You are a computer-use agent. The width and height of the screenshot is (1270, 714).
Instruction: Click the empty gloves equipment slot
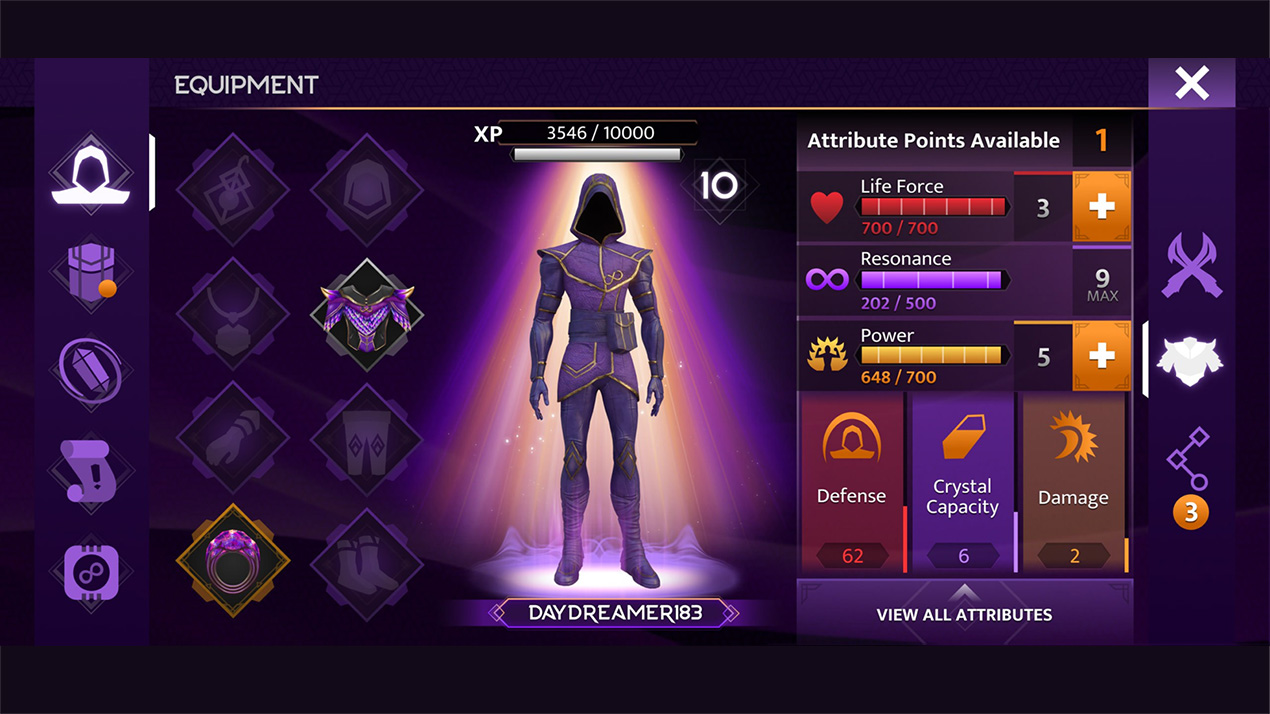pos(233,437)
